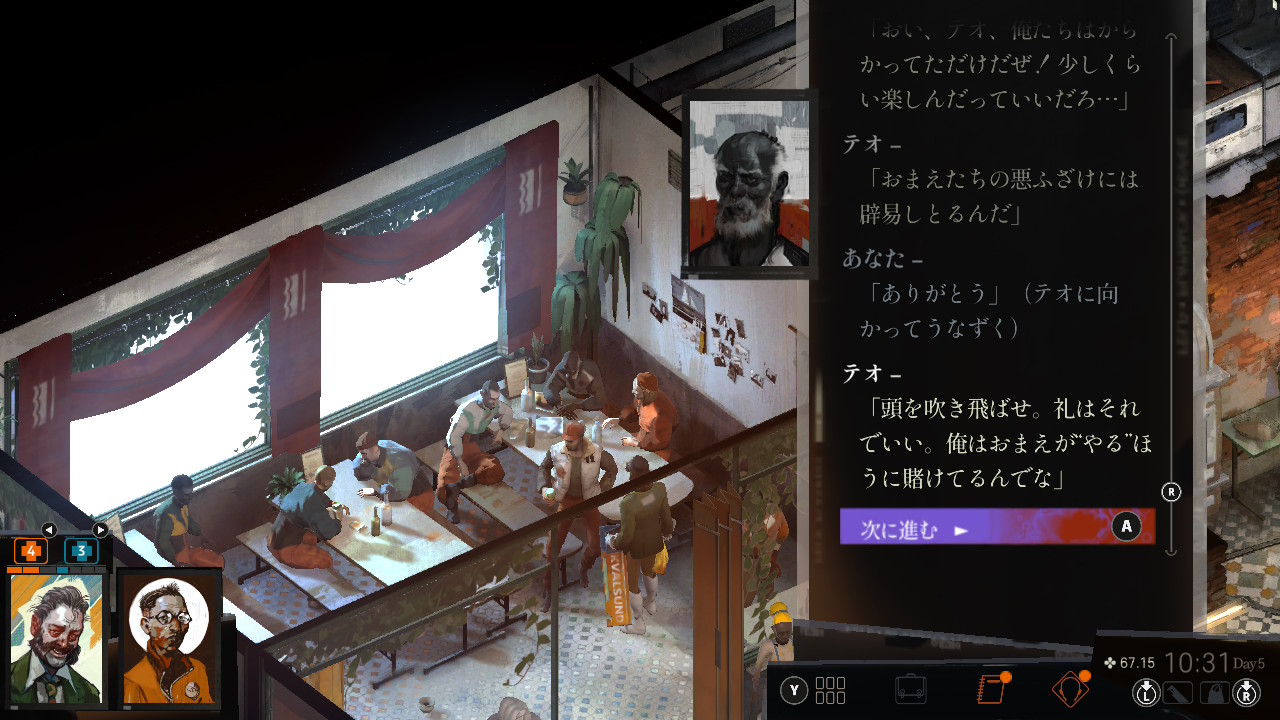Open the six-square grid menu icon
This screenshot has width=1280, height=720.
pos(830,690)
